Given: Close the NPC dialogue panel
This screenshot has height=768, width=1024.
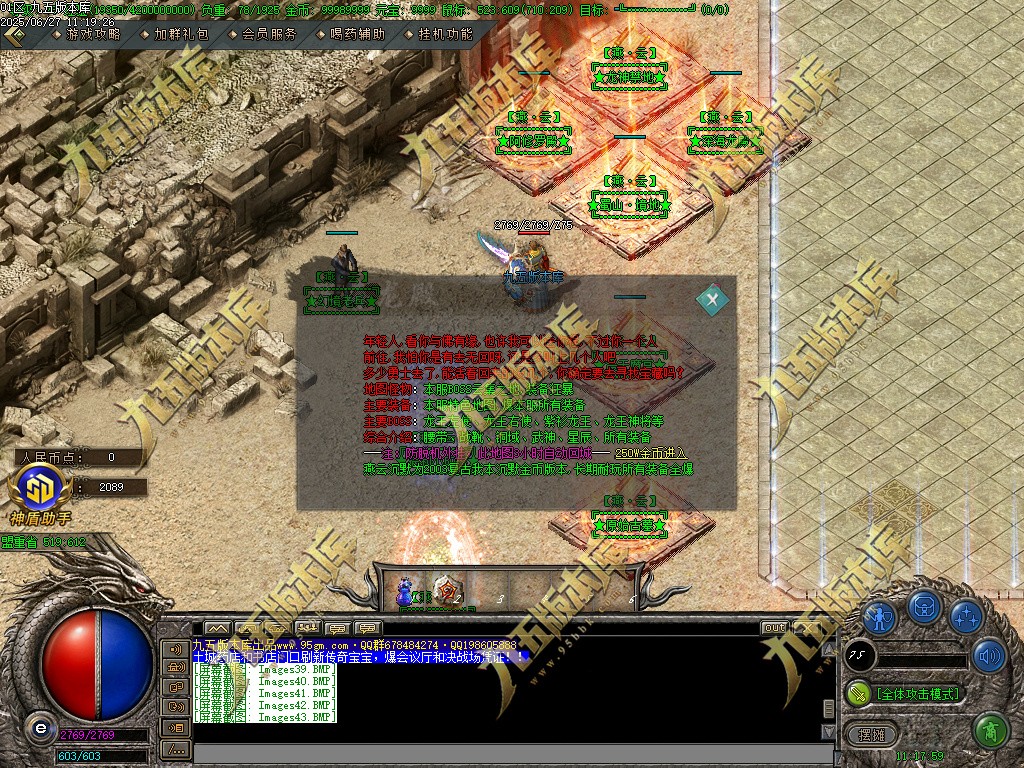Looking at the screenshot, I should (712, 298).
